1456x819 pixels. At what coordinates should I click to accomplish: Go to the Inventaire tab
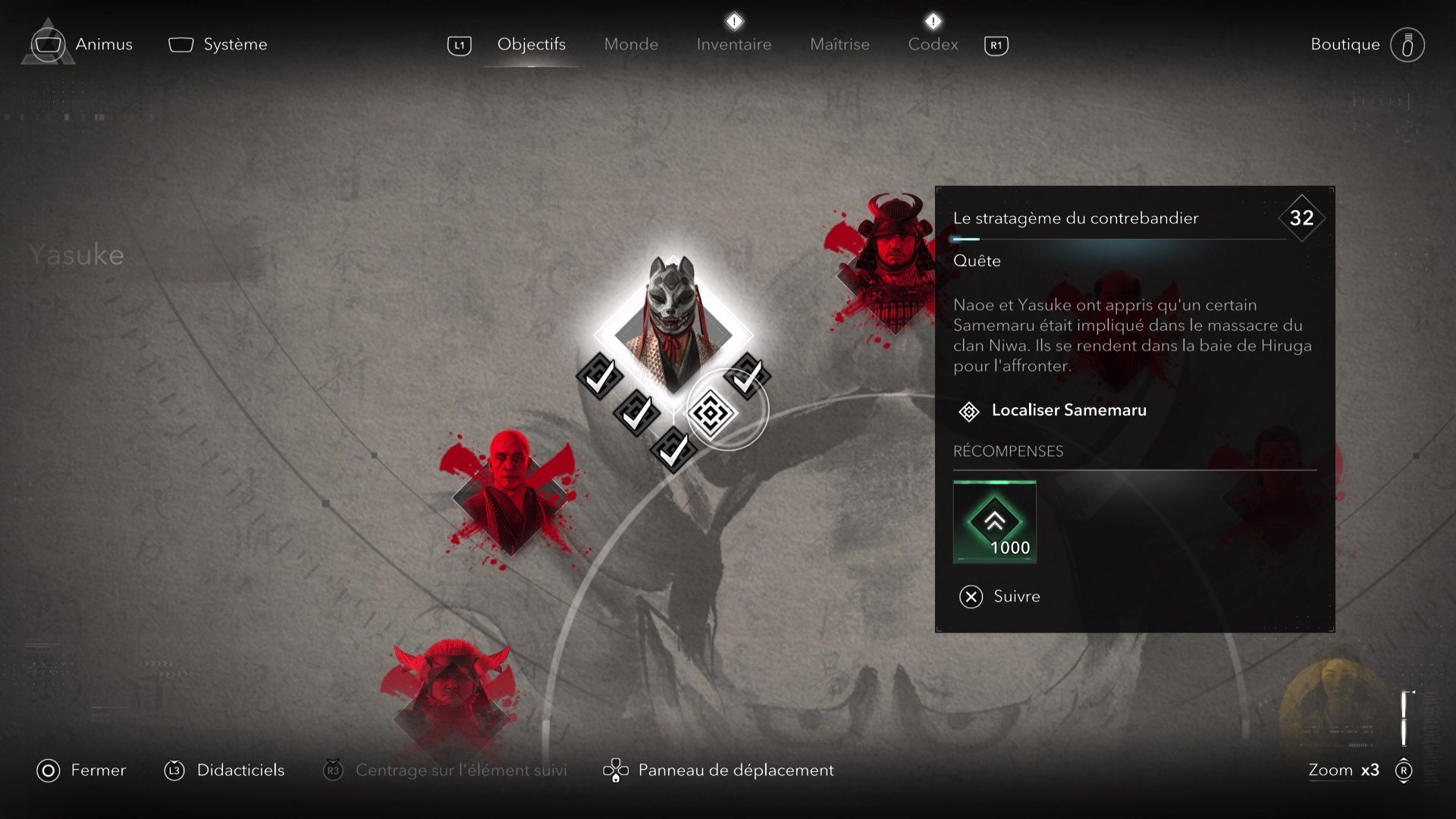pyautogui.click(x=733, y=45)
